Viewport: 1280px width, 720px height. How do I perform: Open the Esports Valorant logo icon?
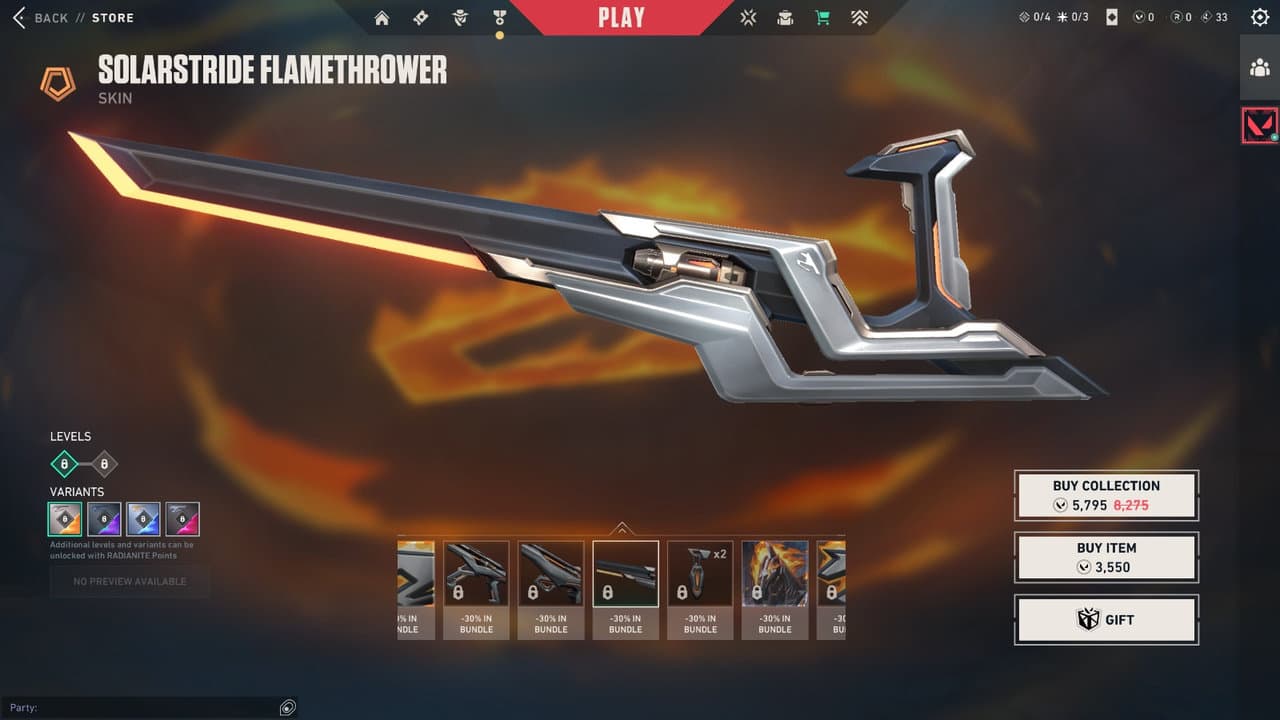click(747, 17)
